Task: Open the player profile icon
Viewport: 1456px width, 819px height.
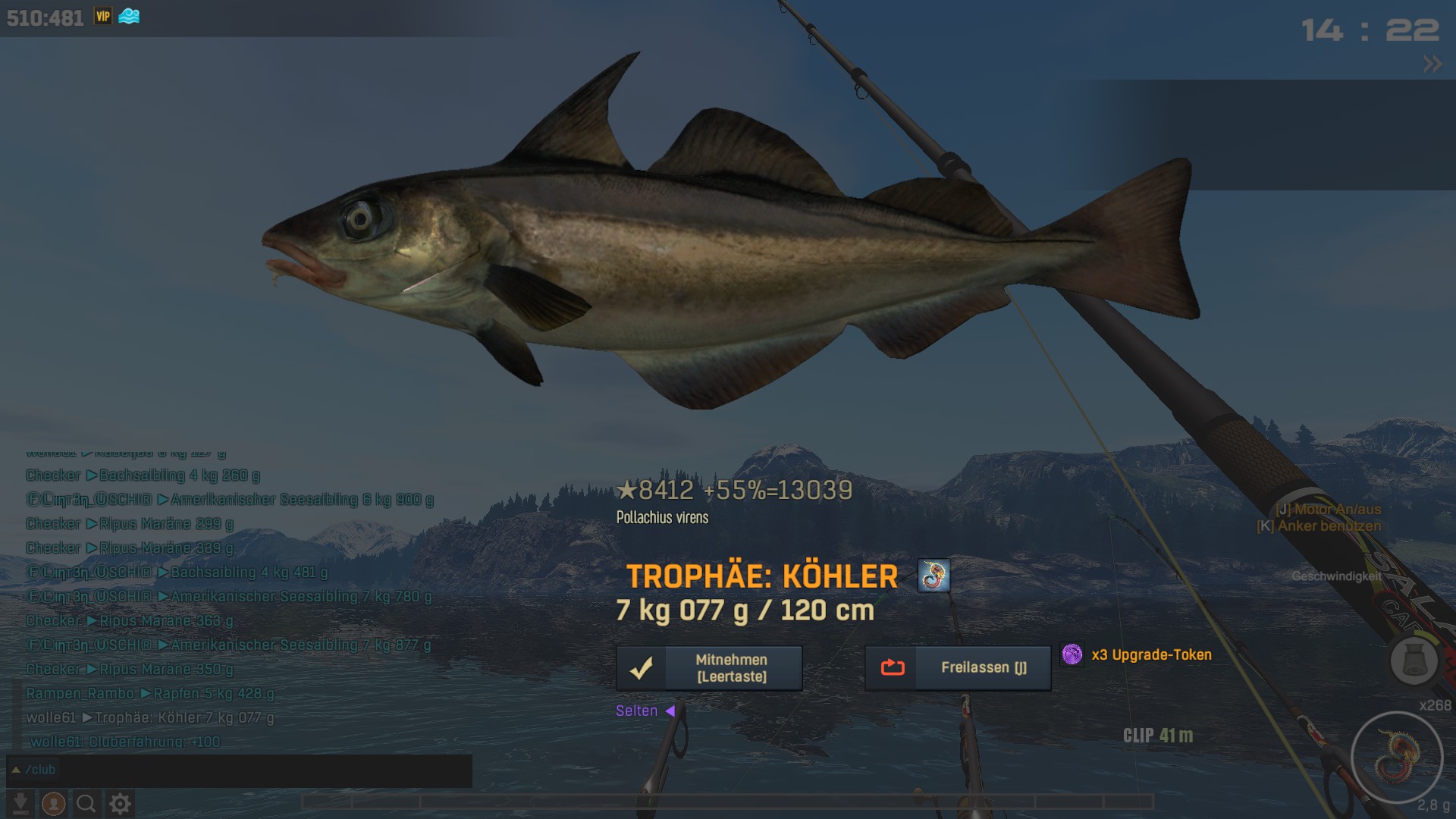Action: tap(53, 803)
